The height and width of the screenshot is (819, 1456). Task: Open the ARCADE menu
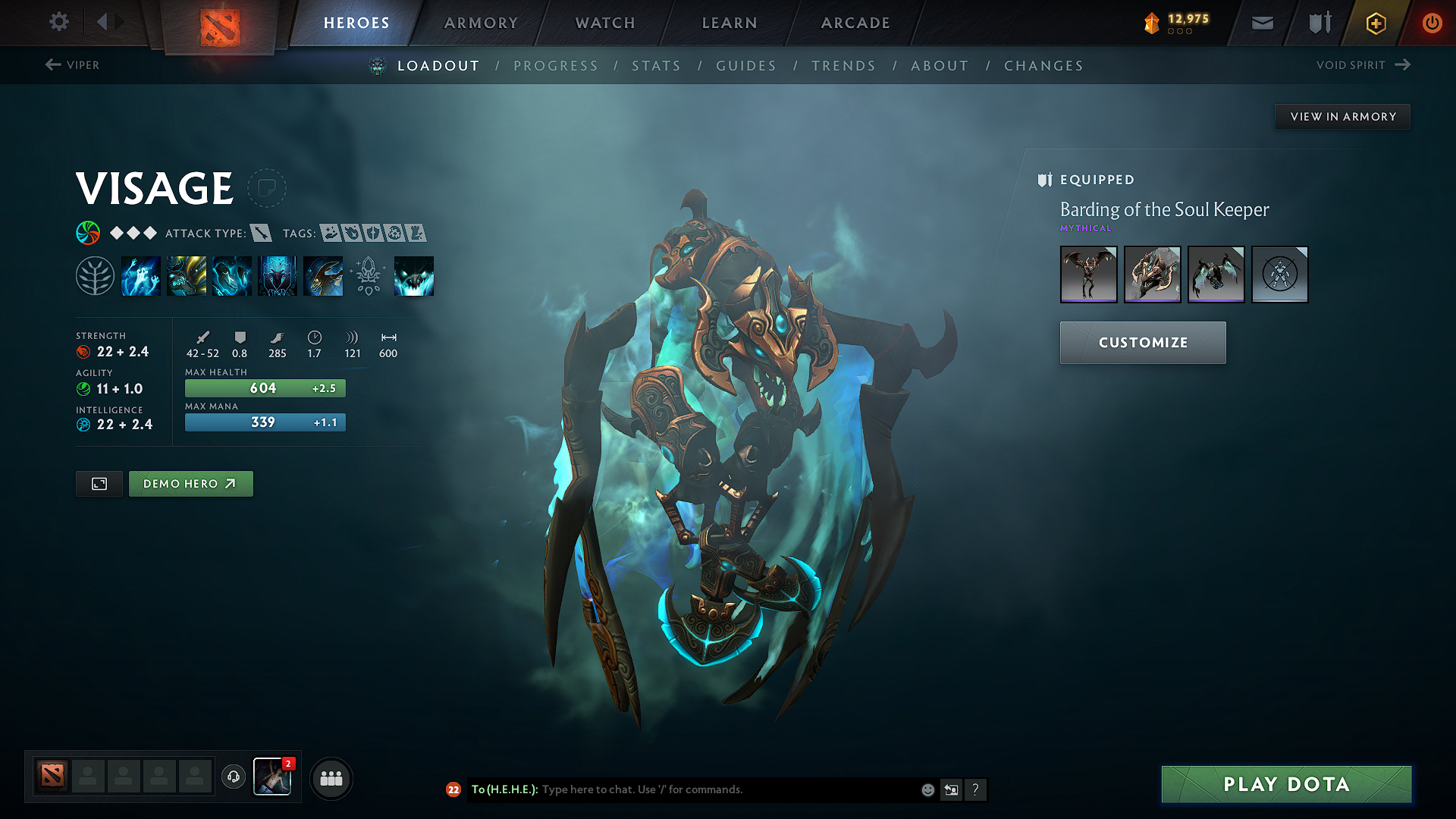[855, 23]
